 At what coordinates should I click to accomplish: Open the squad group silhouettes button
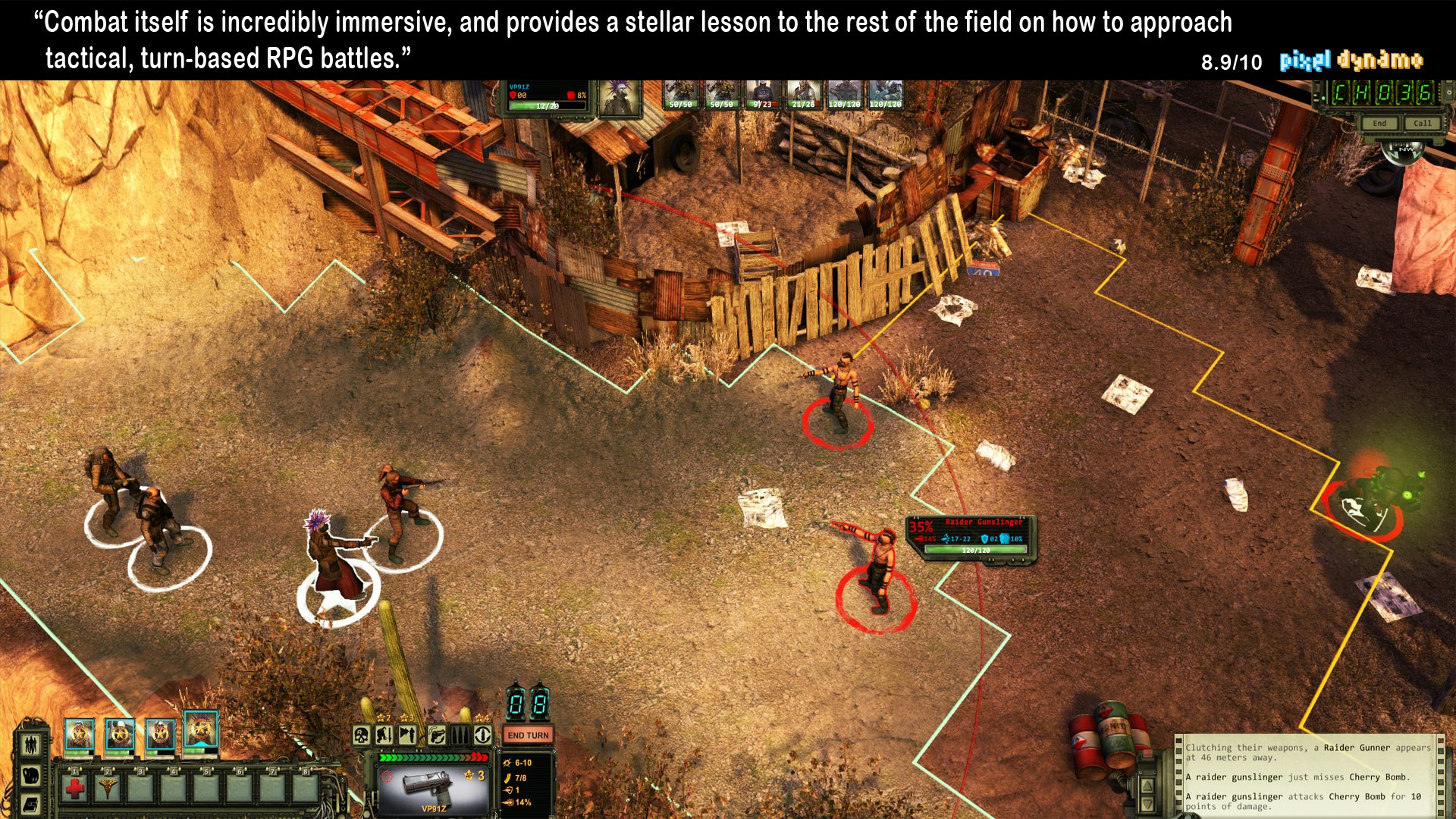pyautogui.click(x=30, y=744)
